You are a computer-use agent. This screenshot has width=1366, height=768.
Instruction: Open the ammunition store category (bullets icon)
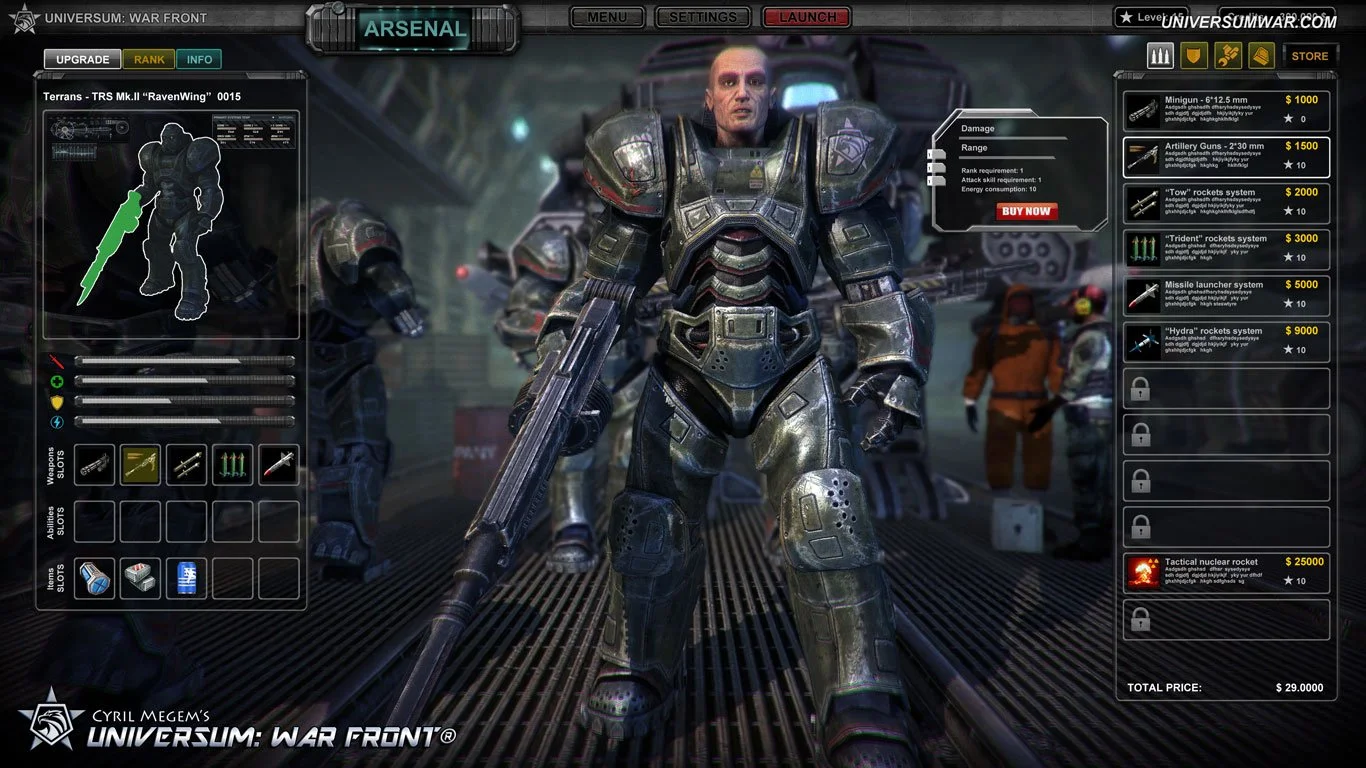1159,55
